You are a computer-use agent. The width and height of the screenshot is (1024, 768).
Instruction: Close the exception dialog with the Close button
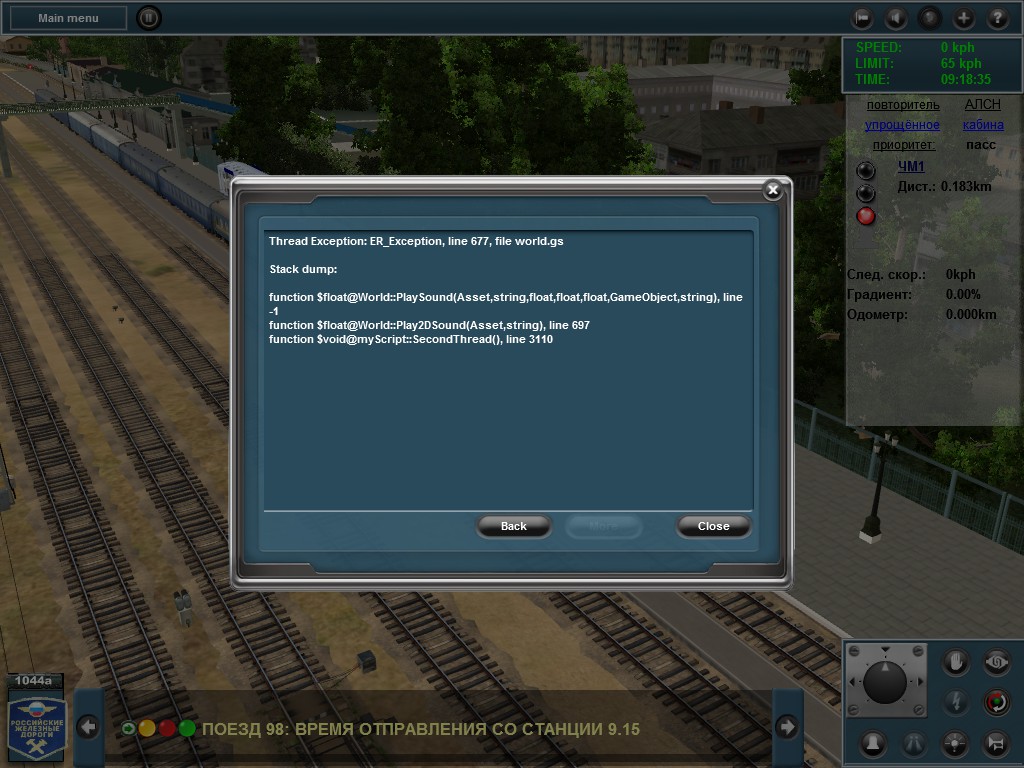[713, 526]
